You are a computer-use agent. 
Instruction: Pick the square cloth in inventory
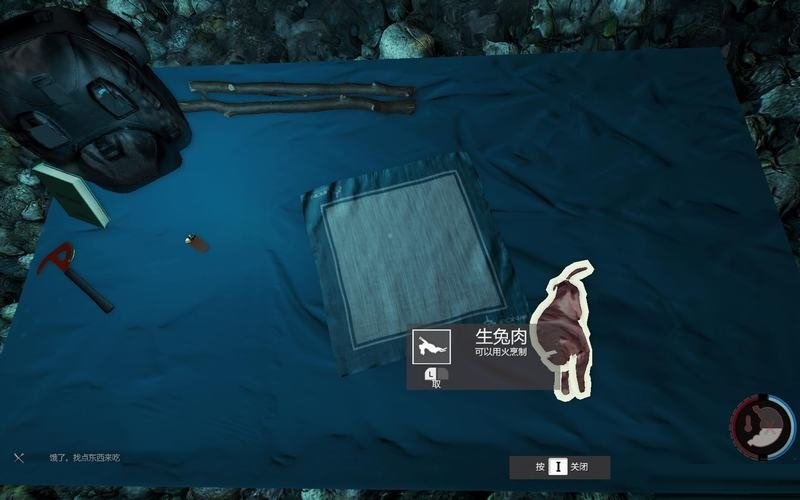(x=410, y=250)
